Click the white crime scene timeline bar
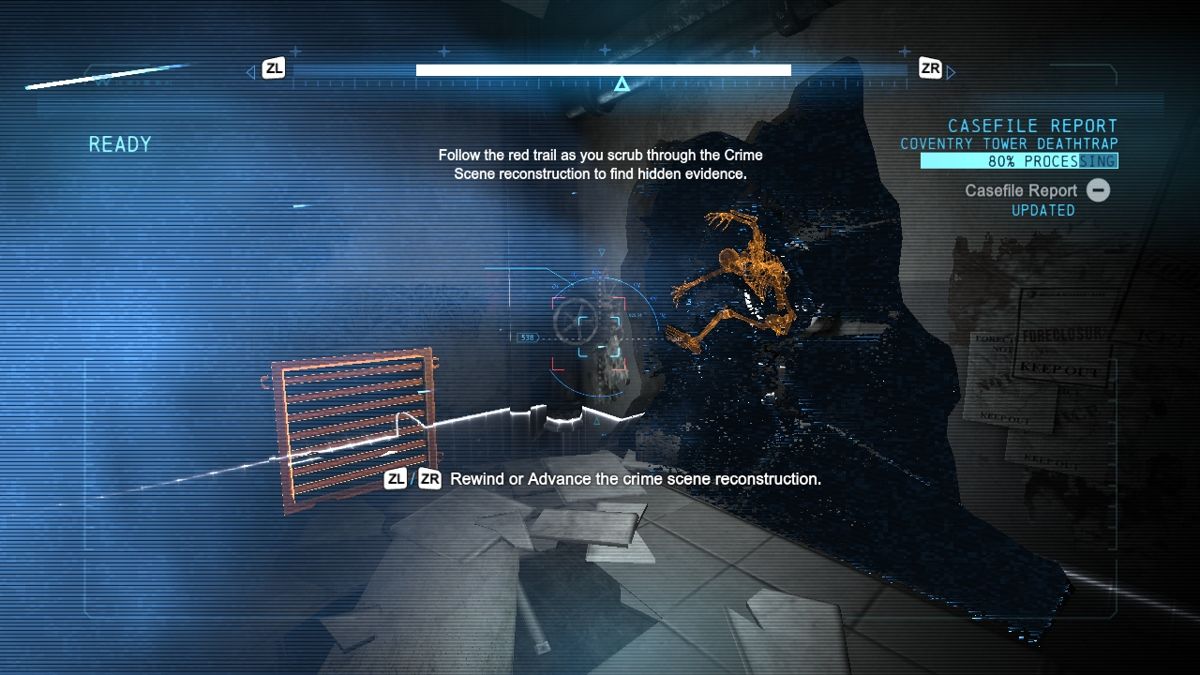Viewport: 1200px width, 675px height. (603, 70)
